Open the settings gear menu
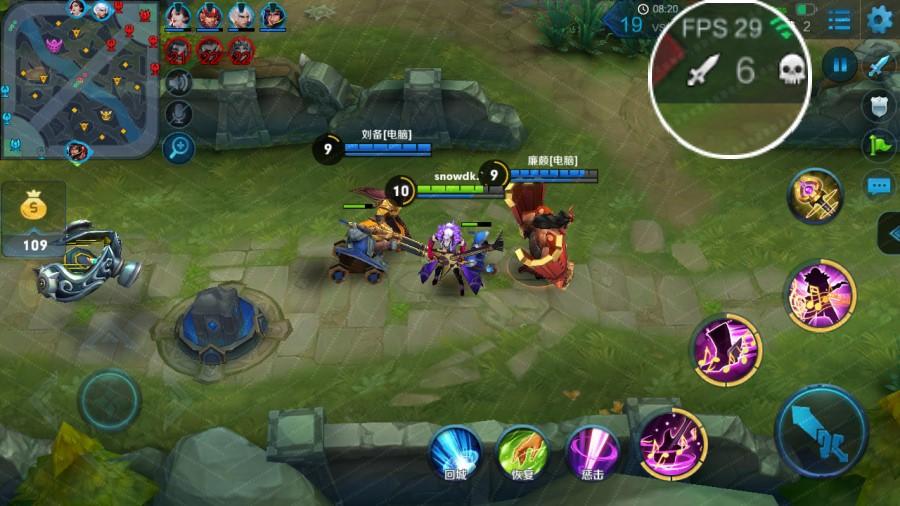The image size is (900, 506). [x=879, y=19]
